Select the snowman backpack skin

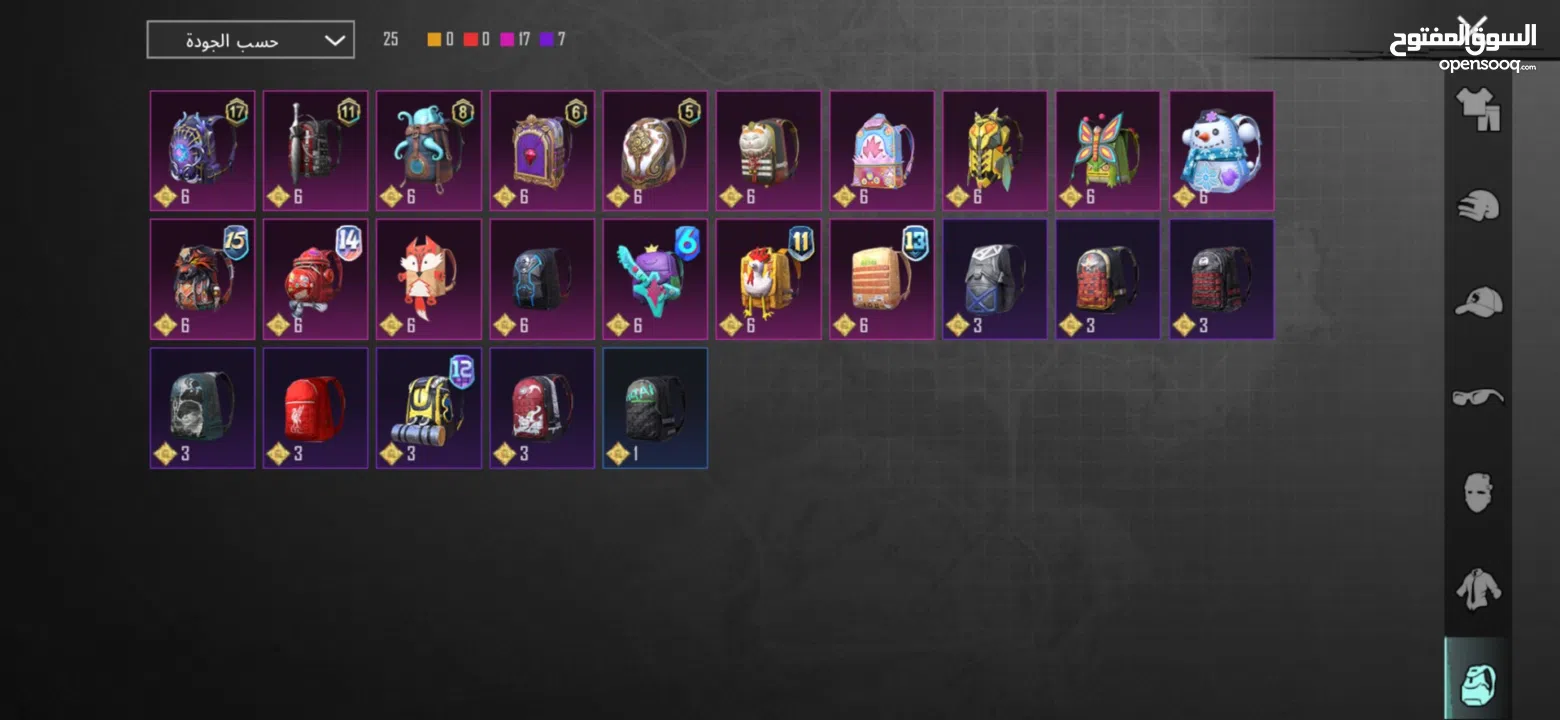1221,151
